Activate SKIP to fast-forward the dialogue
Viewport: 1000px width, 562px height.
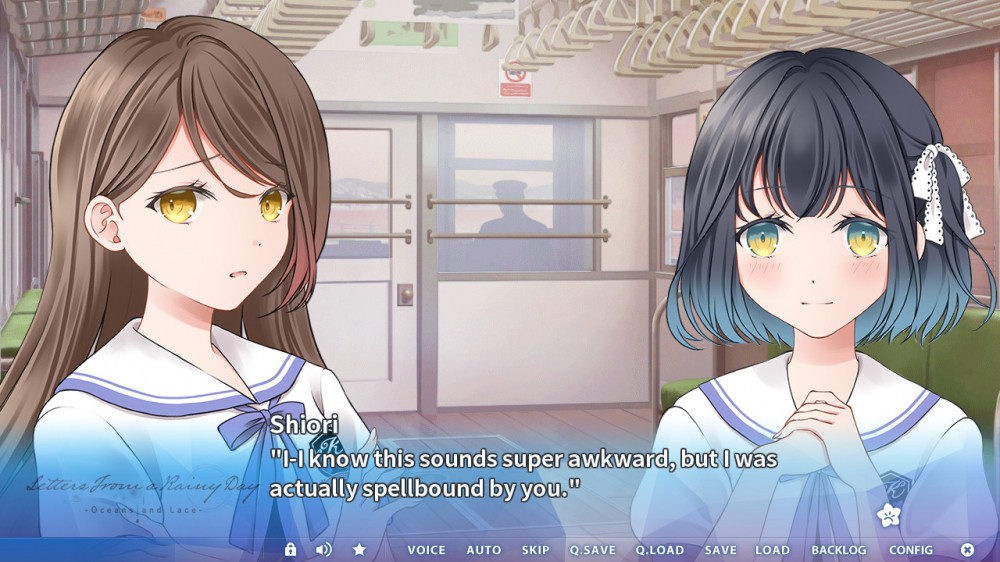click(x=535, y=550)
